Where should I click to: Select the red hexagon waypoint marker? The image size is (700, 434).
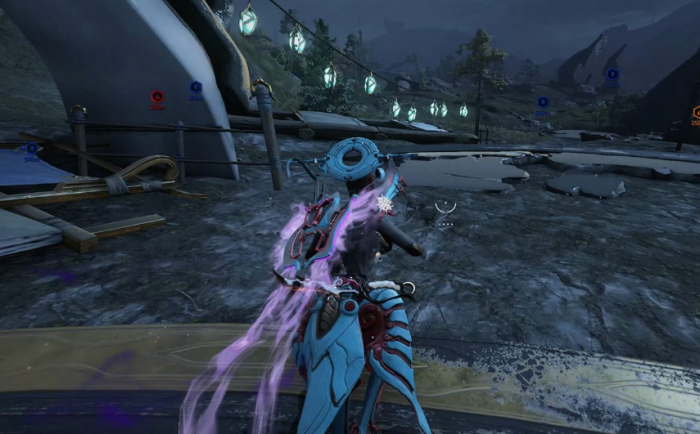pos(157,97)
